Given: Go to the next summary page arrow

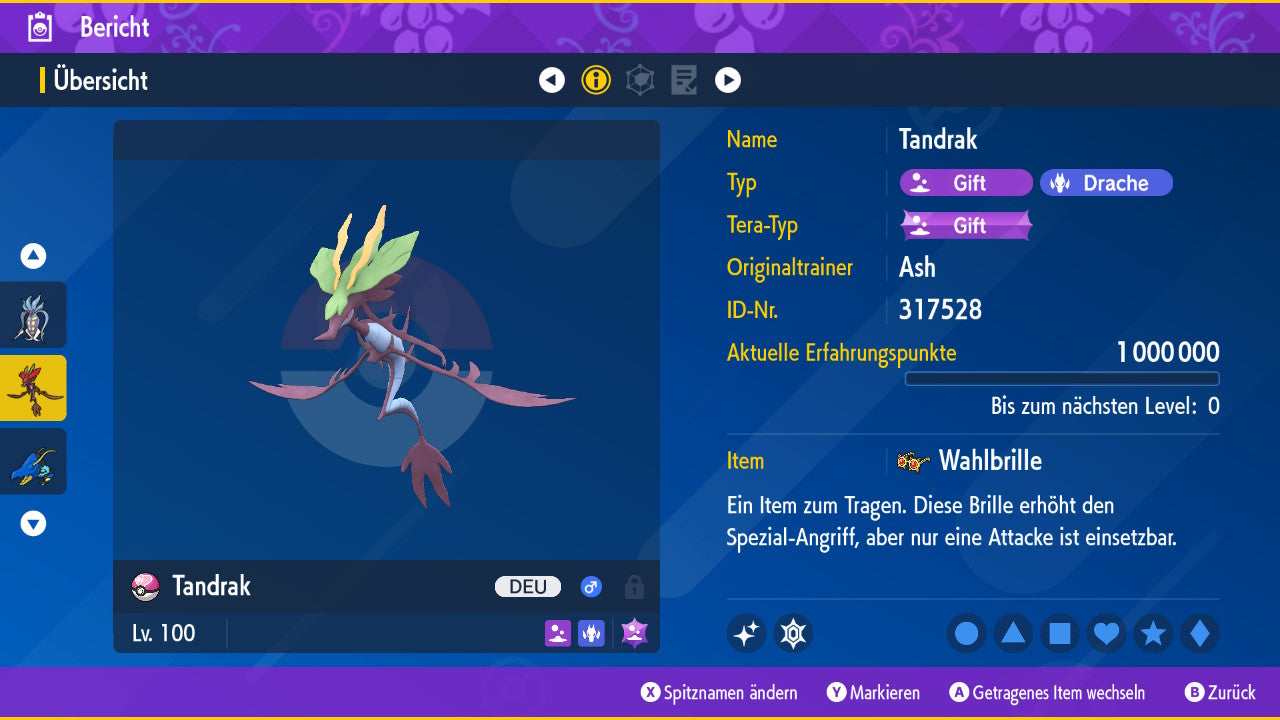Looking at the screenshot, I should [x=728, y=80].
